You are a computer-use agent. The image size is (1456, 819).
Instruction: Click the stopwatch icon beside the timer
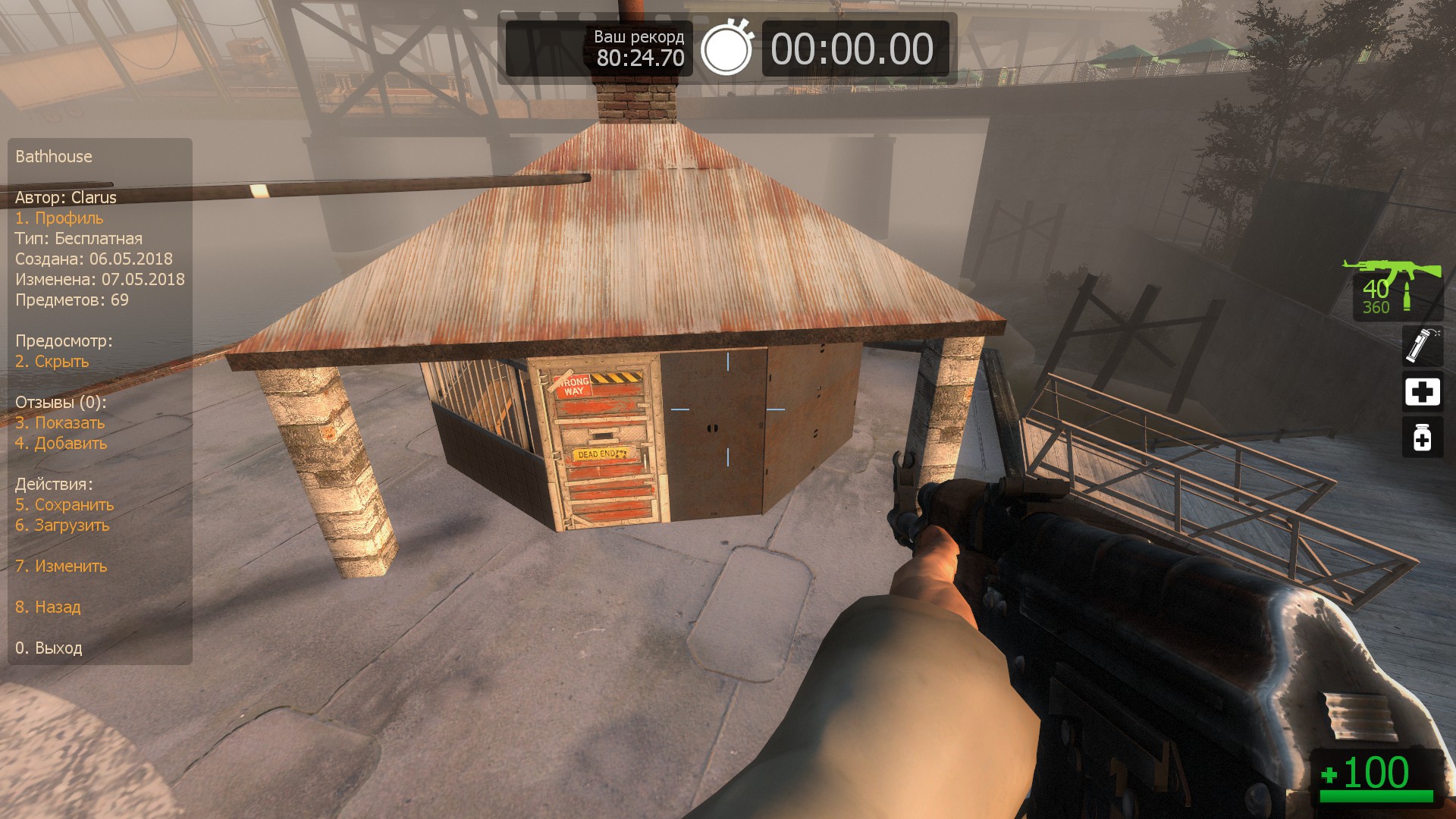(726, 49)
